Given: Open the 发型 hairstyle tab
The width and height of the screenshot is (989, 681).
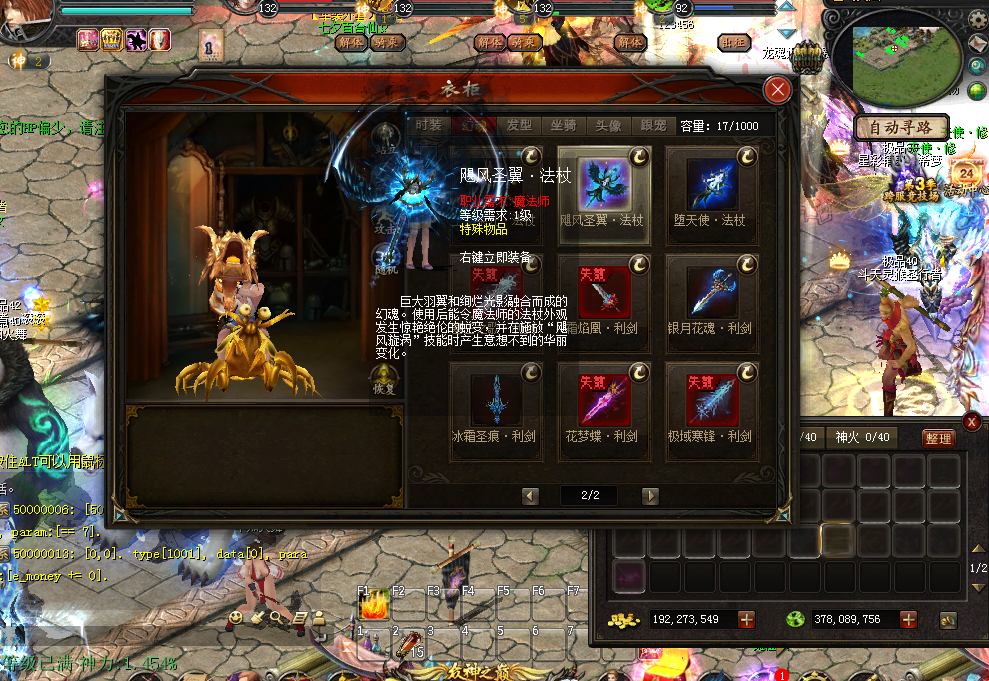Looking at the screenshot, I should tap(519, 126).
